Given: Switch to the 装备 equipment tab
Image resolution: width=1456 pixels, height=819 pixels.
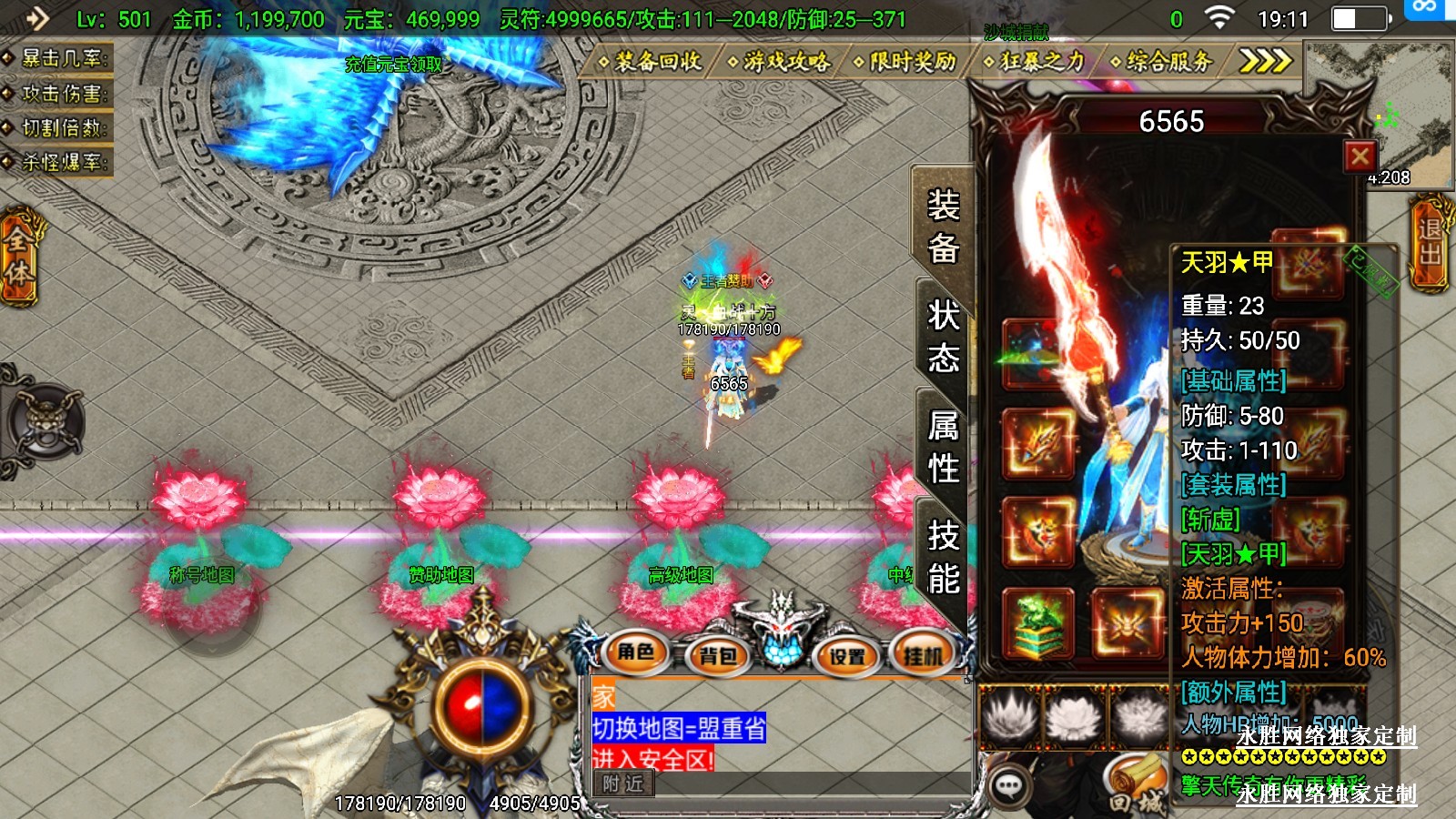Looking at the screenshot, I should click(943, 226).
